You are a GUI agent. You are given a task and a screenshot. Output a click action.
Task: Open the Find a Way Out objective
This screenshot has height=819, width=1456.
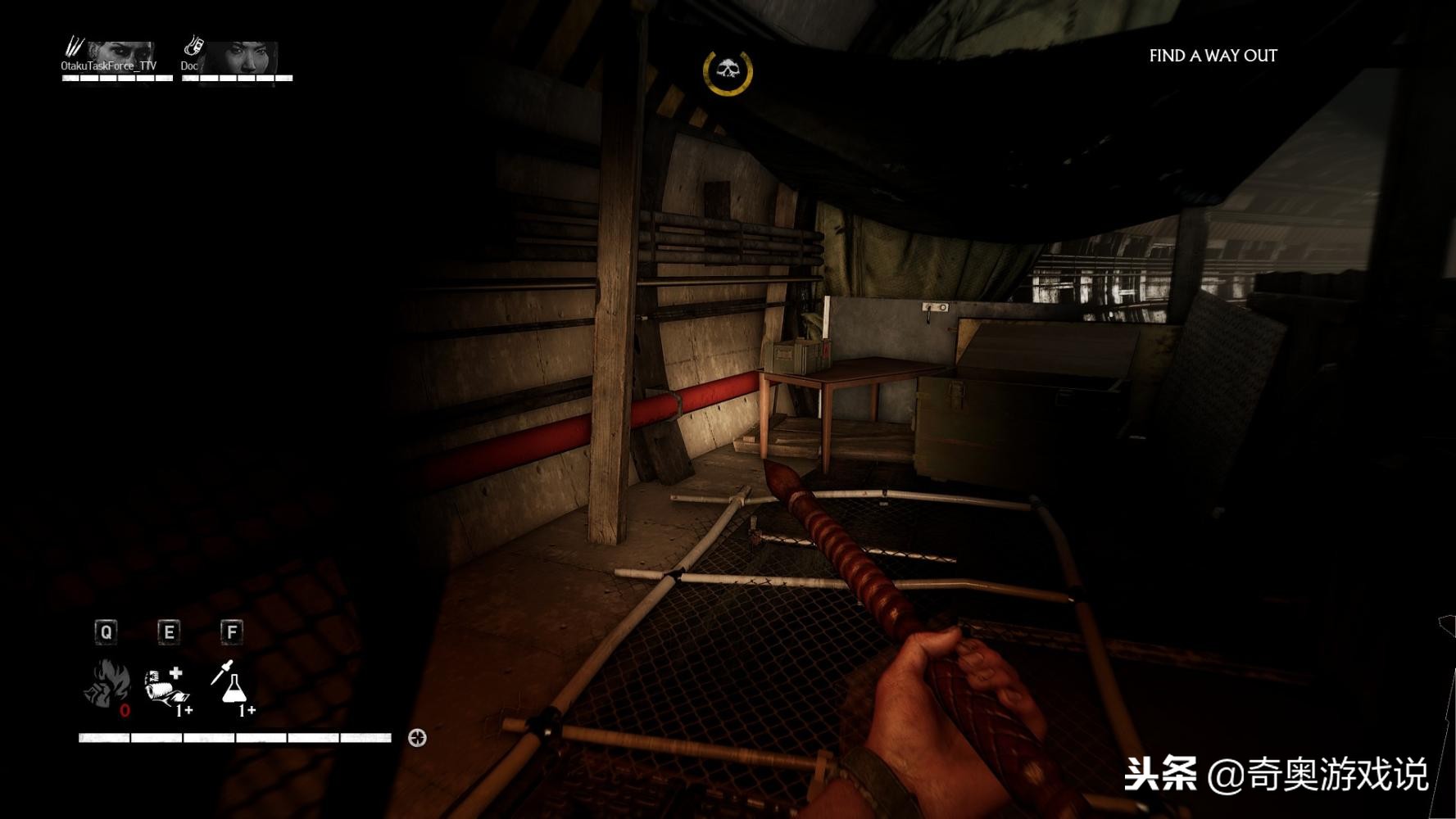(1213, 56)
